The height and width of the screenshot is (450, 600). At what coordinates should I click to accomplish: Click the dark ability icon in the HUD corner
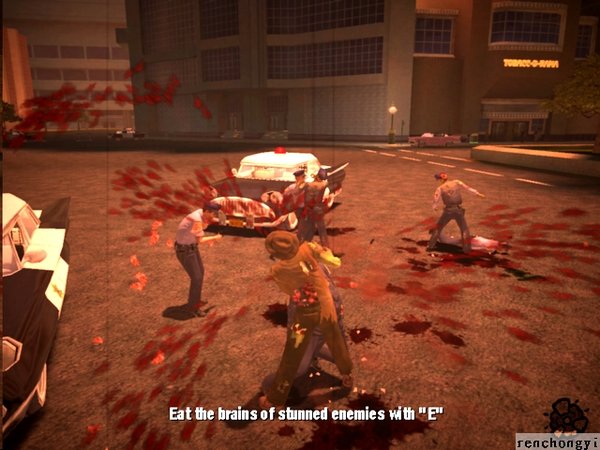point(567,415)
